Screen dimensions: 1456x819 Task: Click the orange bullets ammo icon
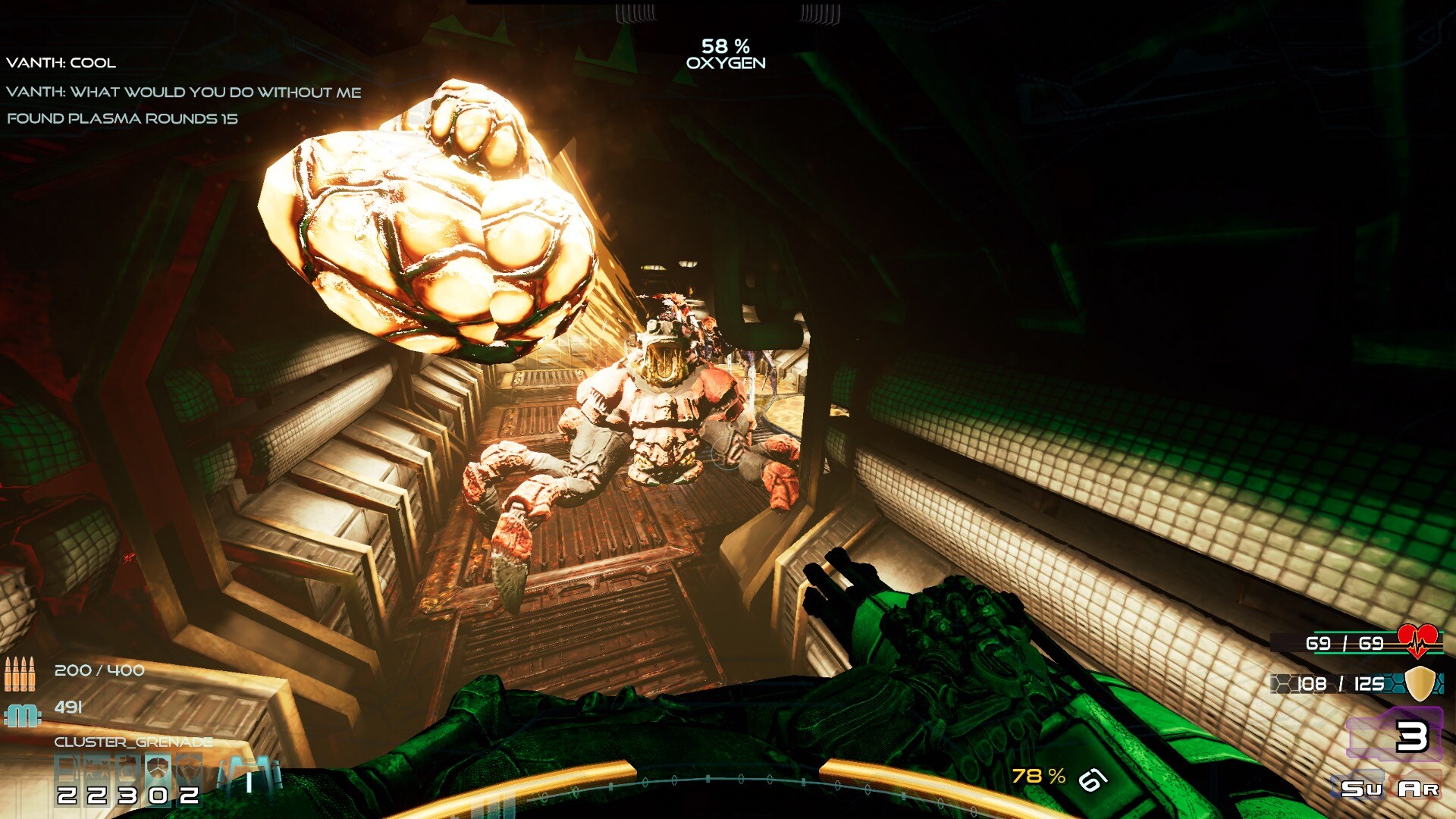click(x=20, y=673)
